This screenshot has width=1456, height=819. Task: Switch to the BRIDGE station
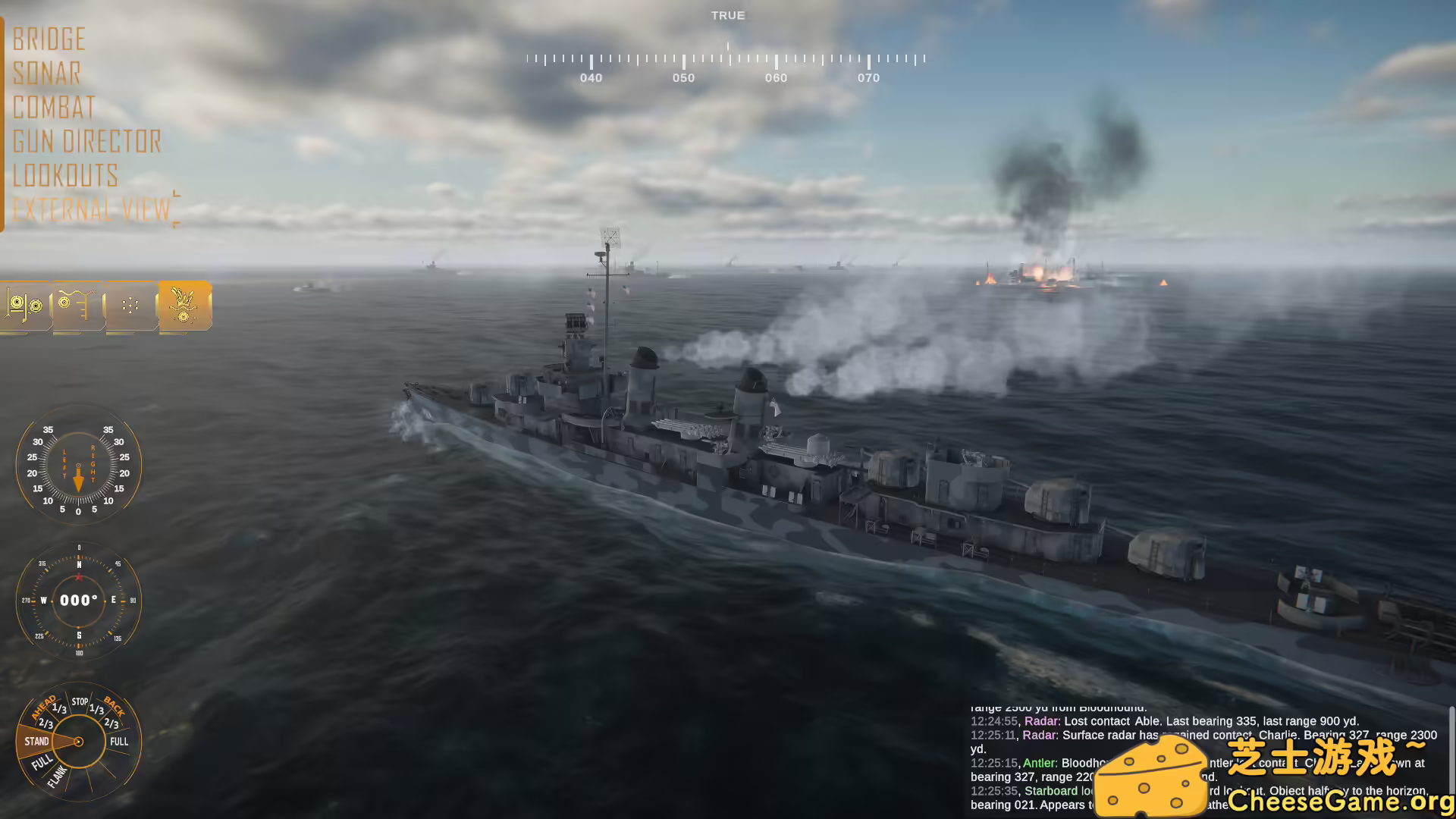49,39
